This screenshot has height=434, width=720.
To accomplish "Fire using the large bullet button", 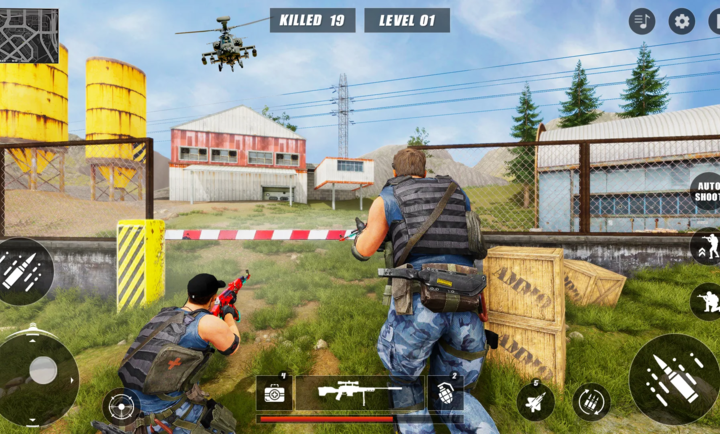I will pos(674,378).
